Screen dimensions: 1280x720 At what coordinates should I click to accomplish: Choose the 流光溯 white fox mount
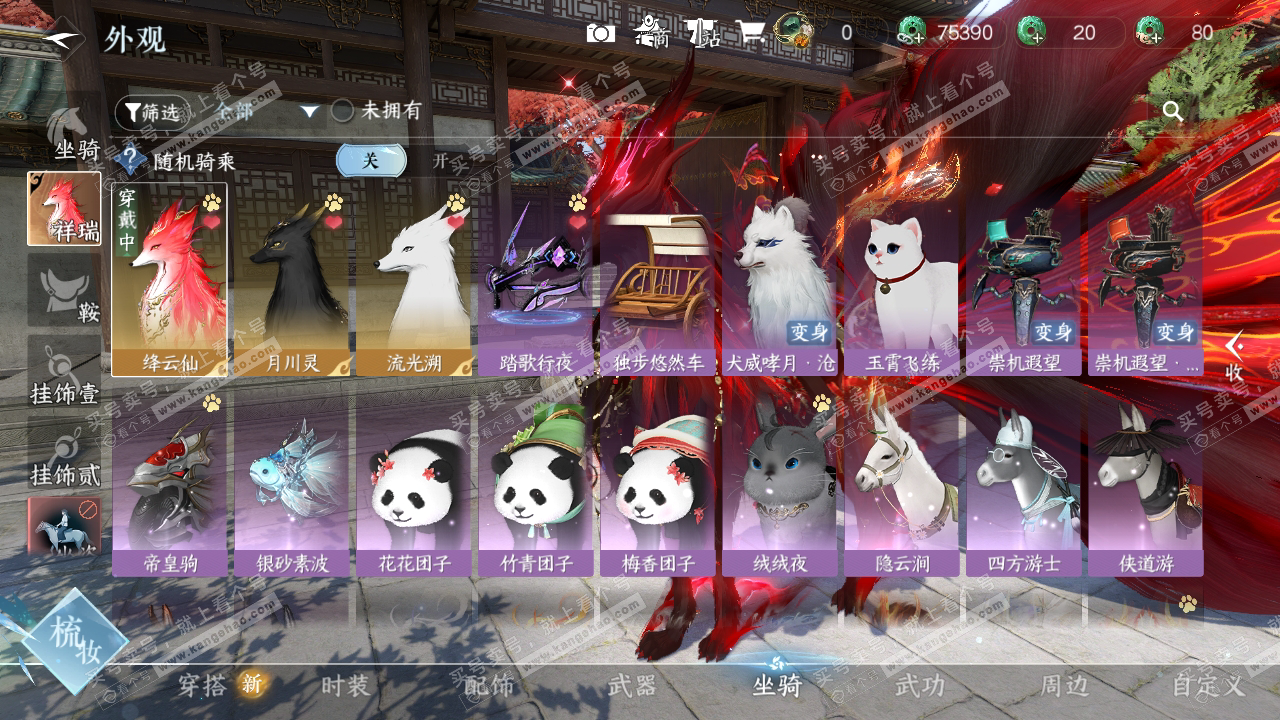(x=413, y=280)
